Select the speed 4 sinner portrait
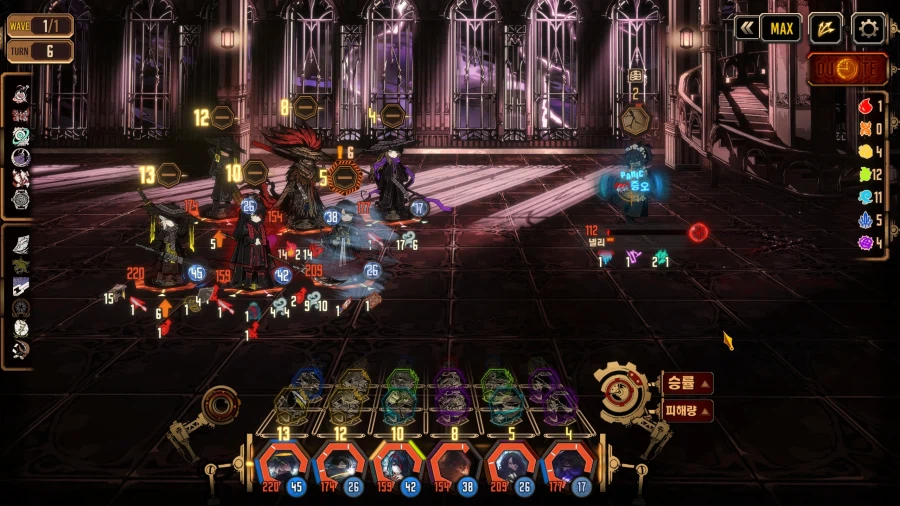The image size is (900, 506). 569,466
